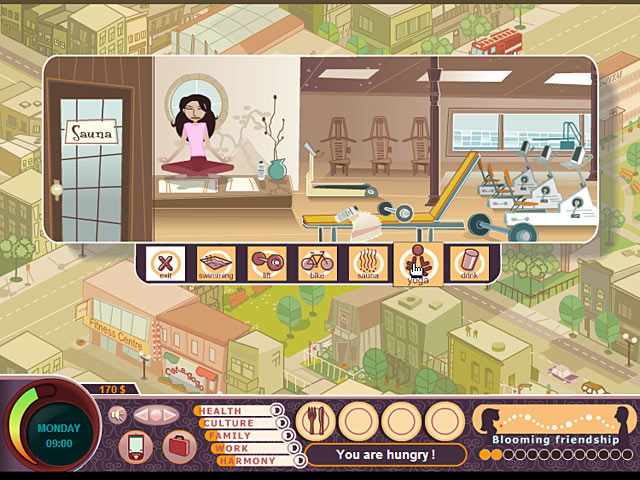Choose the drink option
The image size is (640, 480).
point(466,265)
